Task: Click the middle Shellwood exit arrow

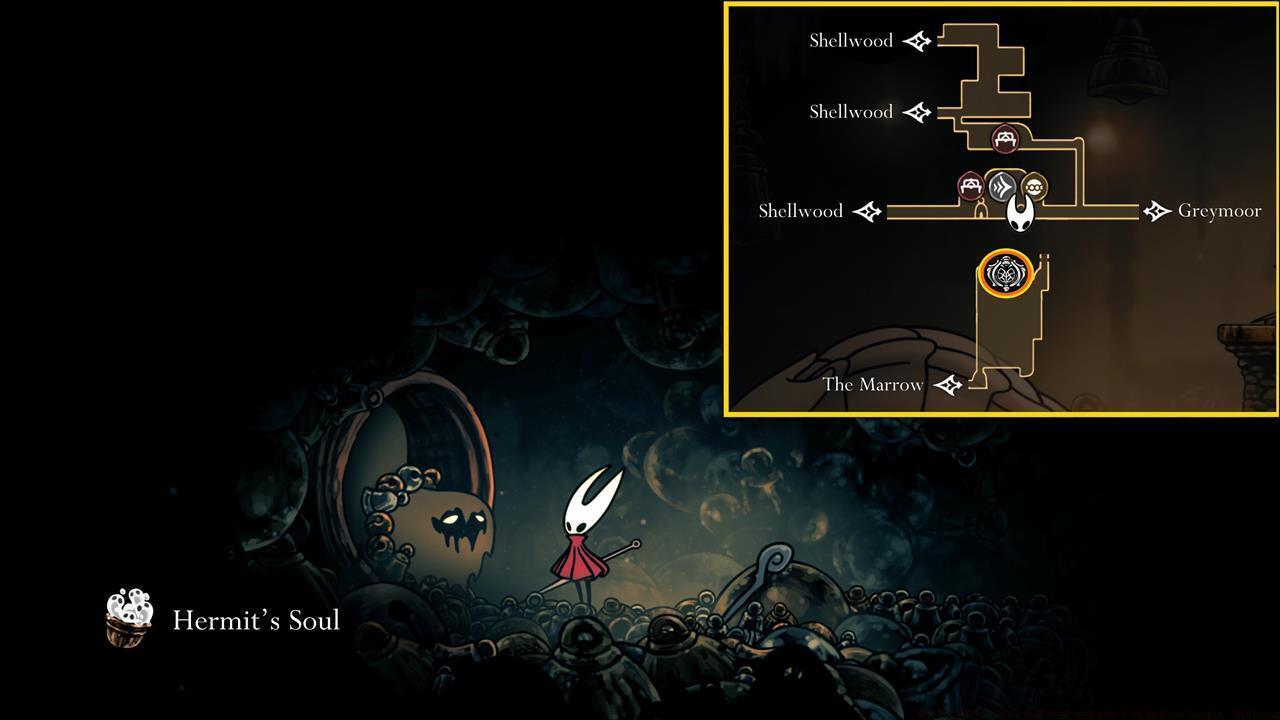Action: (916, 112)
